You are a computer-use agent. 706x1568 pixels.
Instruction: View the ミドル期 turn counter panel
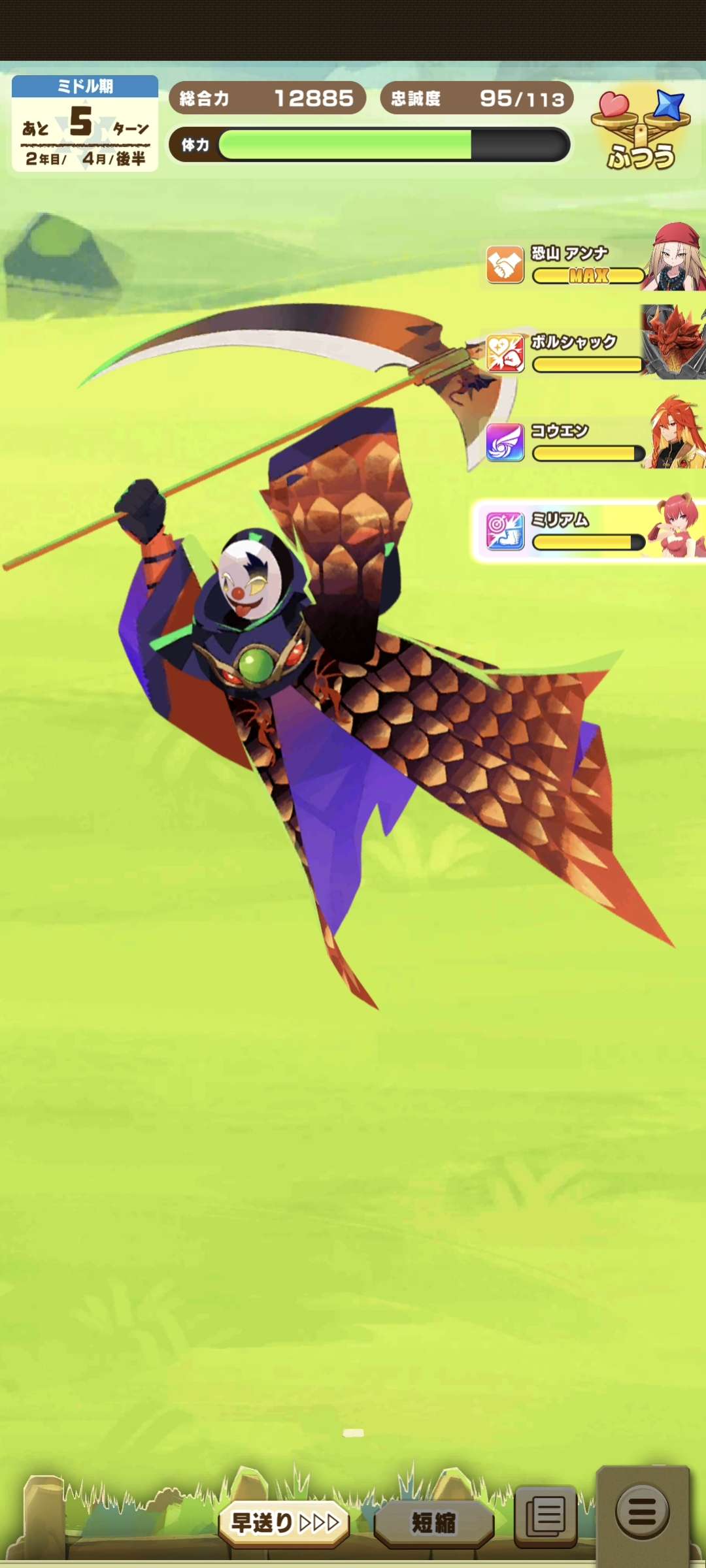tap(85, 123)
